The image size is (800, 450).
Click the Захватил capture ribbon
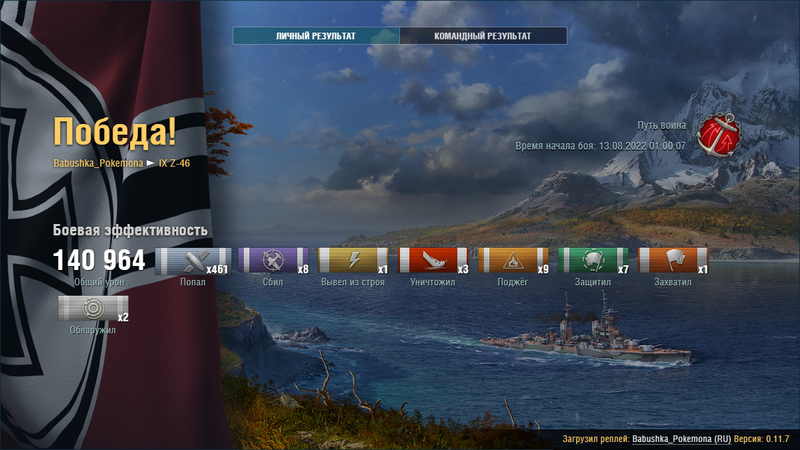673,261
